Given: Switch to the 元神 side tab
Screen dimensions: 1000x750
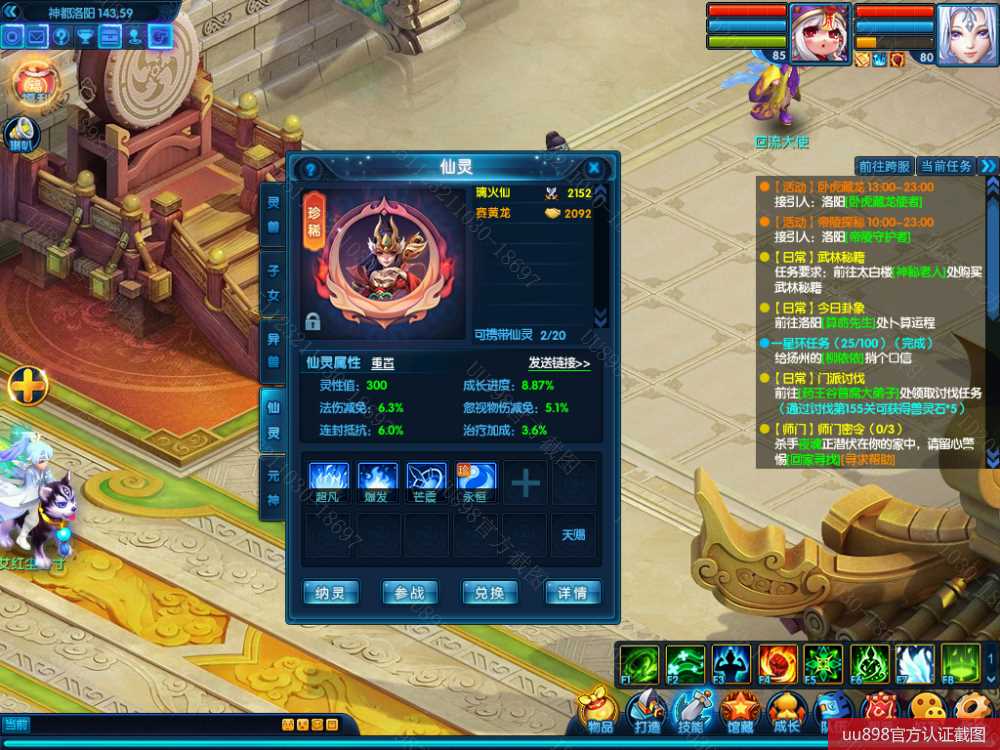Looking at the screenshot, I should [272, 490].
